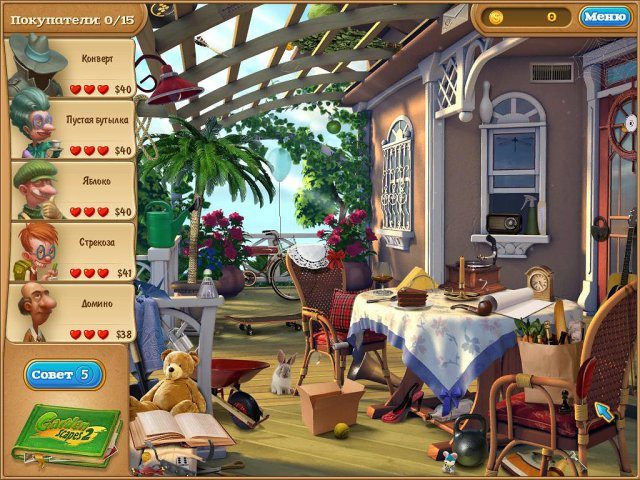Choose the Яблоко customer order

click(x=72, y=191)
